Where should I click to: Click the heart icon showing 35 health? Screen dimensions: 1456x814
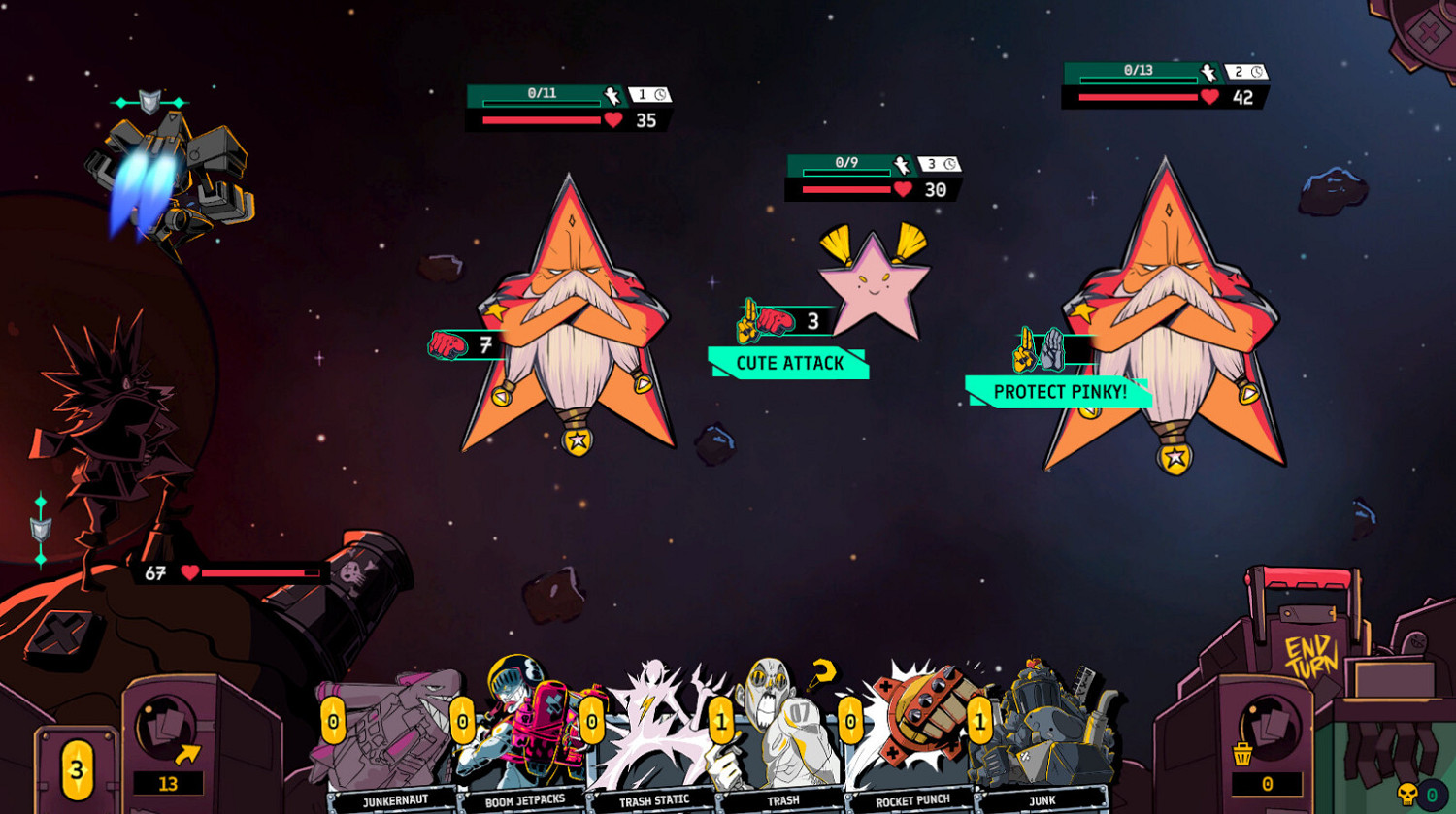coord(610,121)
